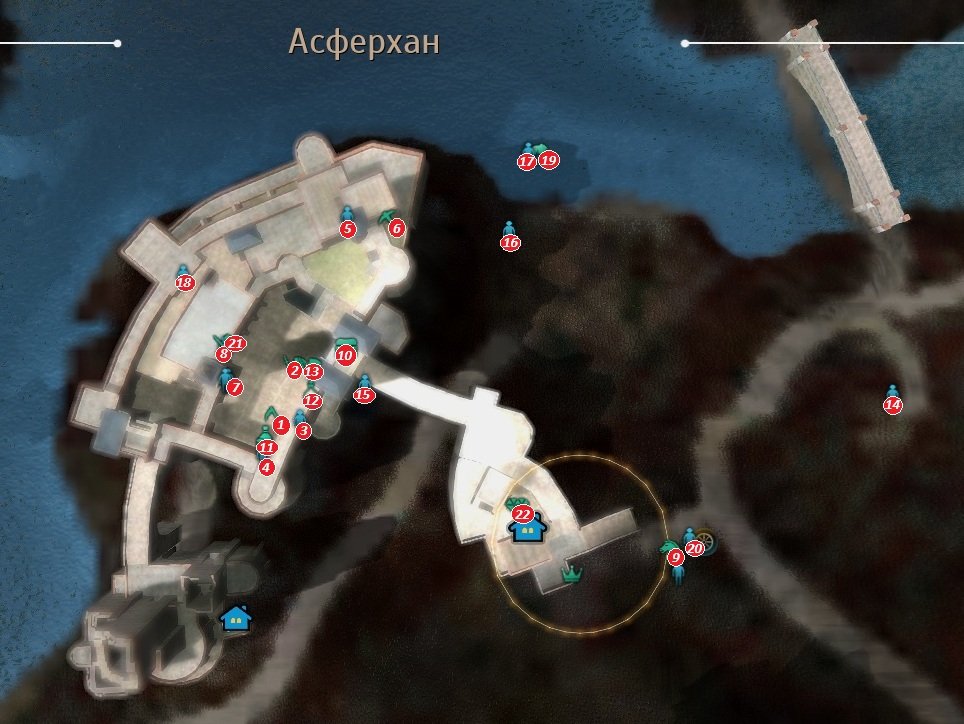The height and width of the screenshot is (724, 964).
Task: Pick map marker number 7
Action: coord(235,387)
